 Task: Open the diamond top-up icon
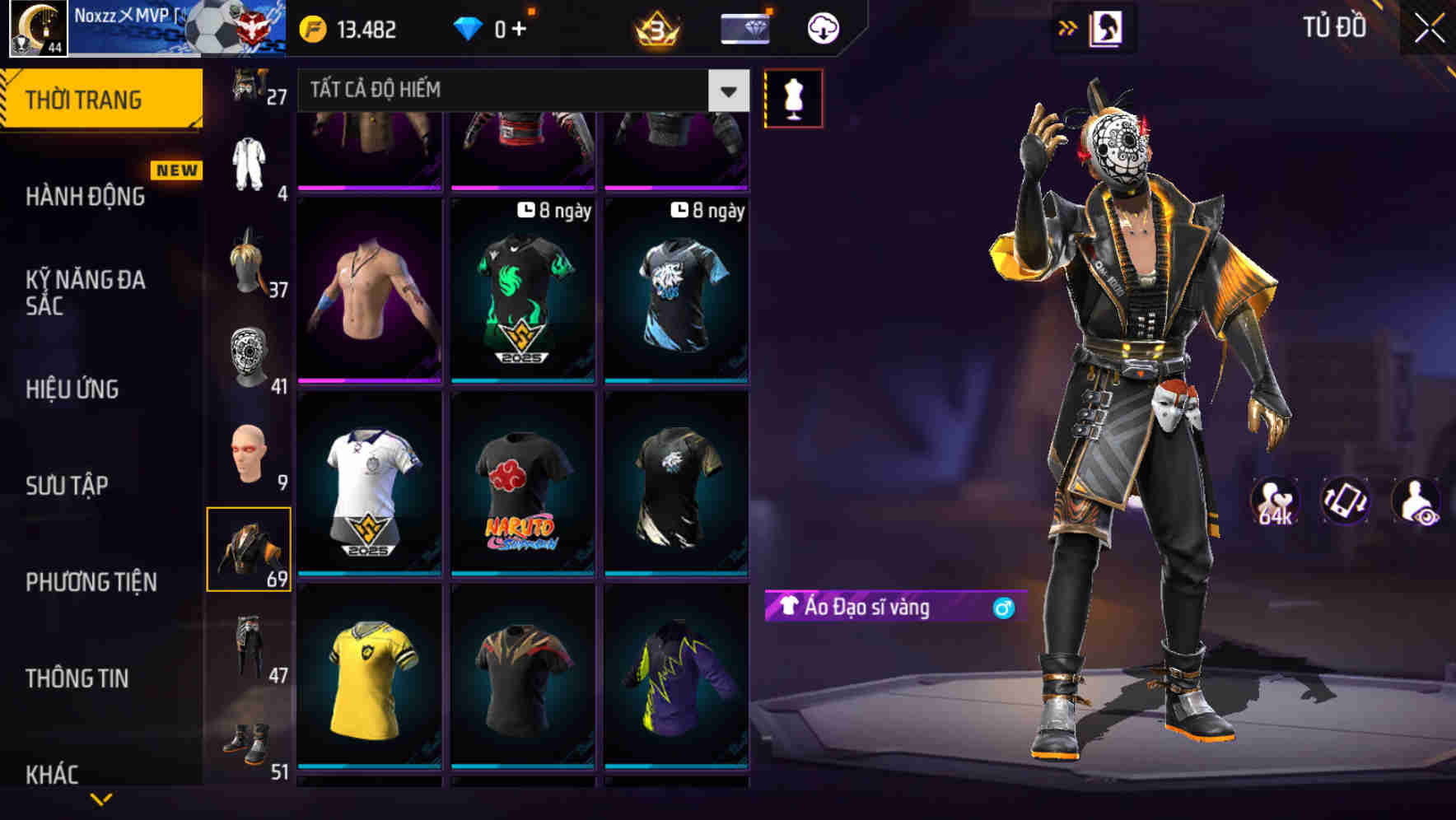pyautogui.click(x=469, y=27)
